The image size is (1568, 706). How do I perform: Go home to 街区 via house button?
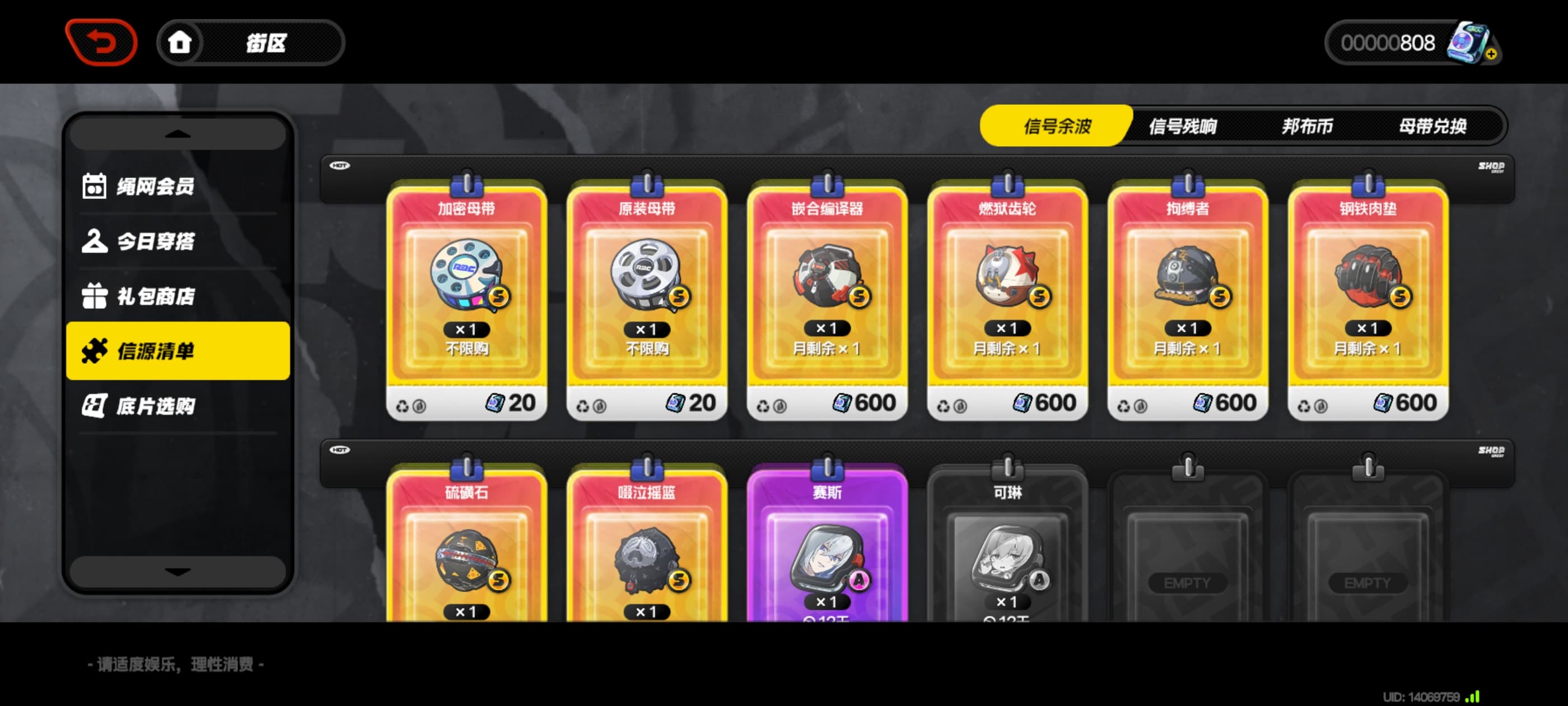tap(180, 43)
